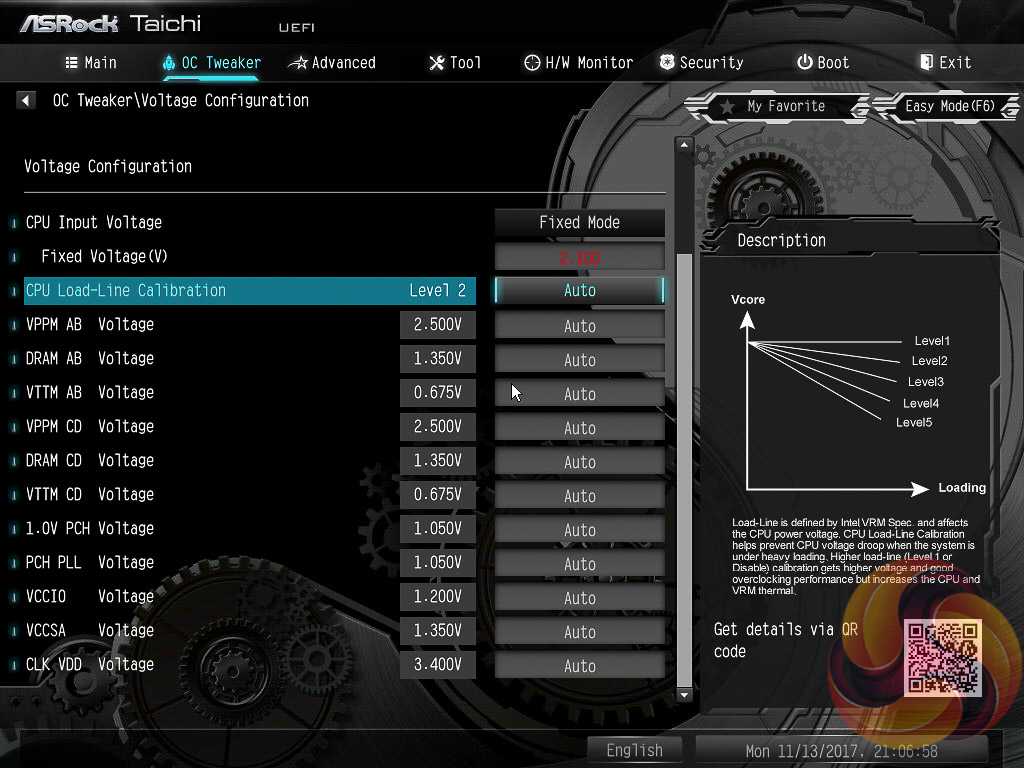Open the Boot tab
The width and height of the screenshot is (1024, 768).
tap(822, 62)
